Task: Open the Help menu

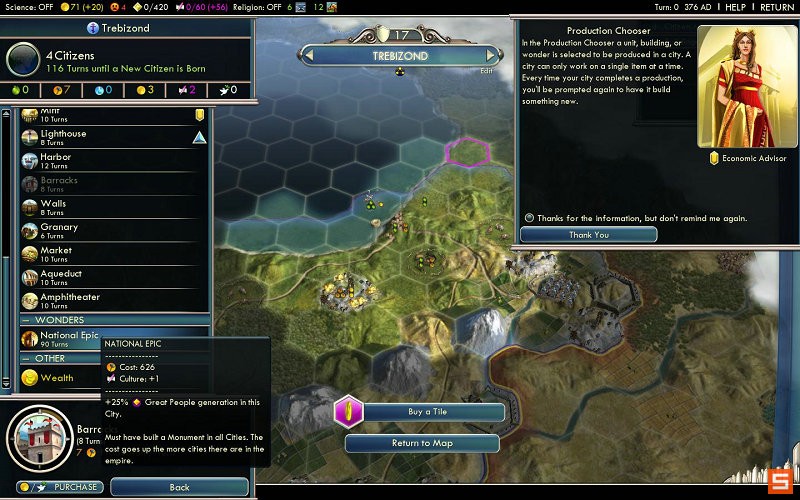Action: coord(735,7)
